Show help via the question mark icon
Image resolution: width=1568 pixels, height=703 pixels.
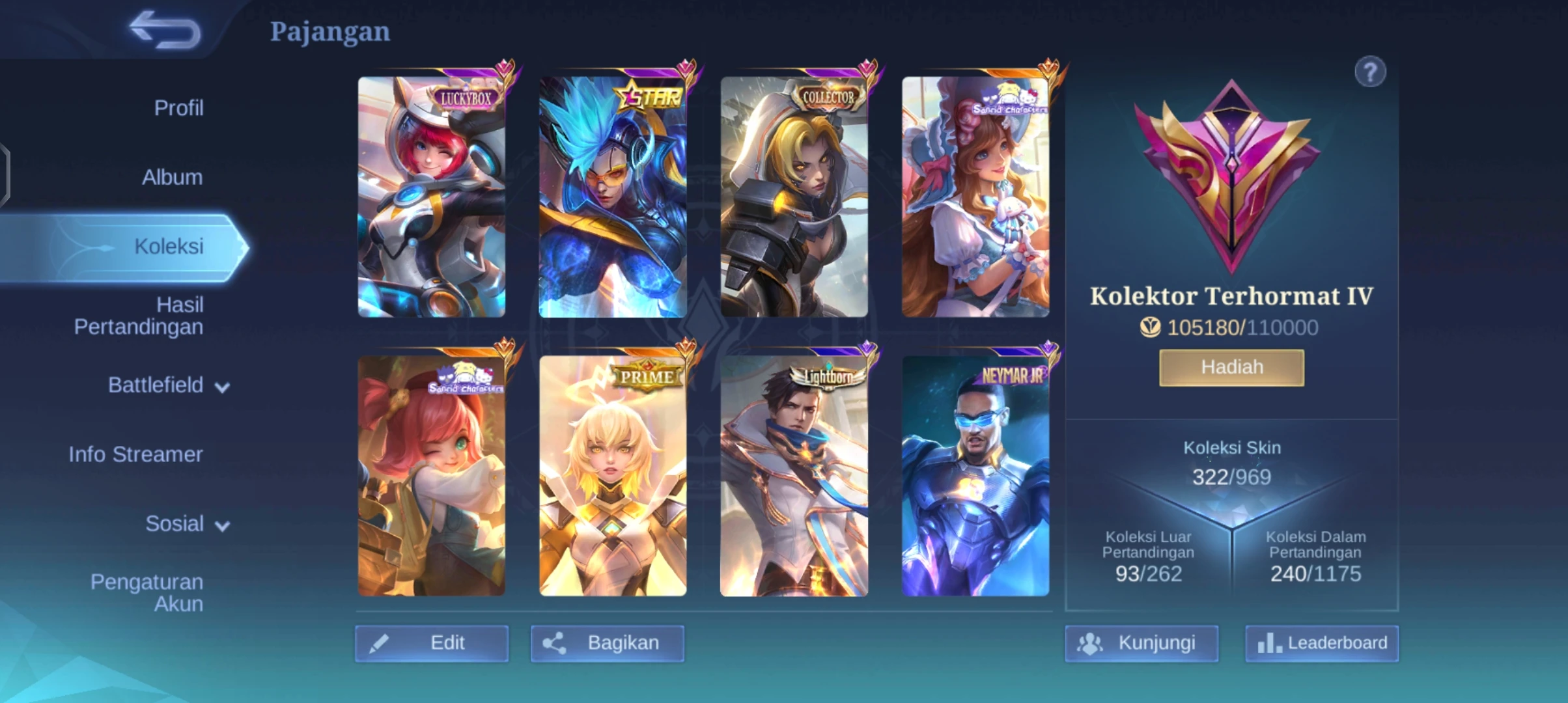1370,72
